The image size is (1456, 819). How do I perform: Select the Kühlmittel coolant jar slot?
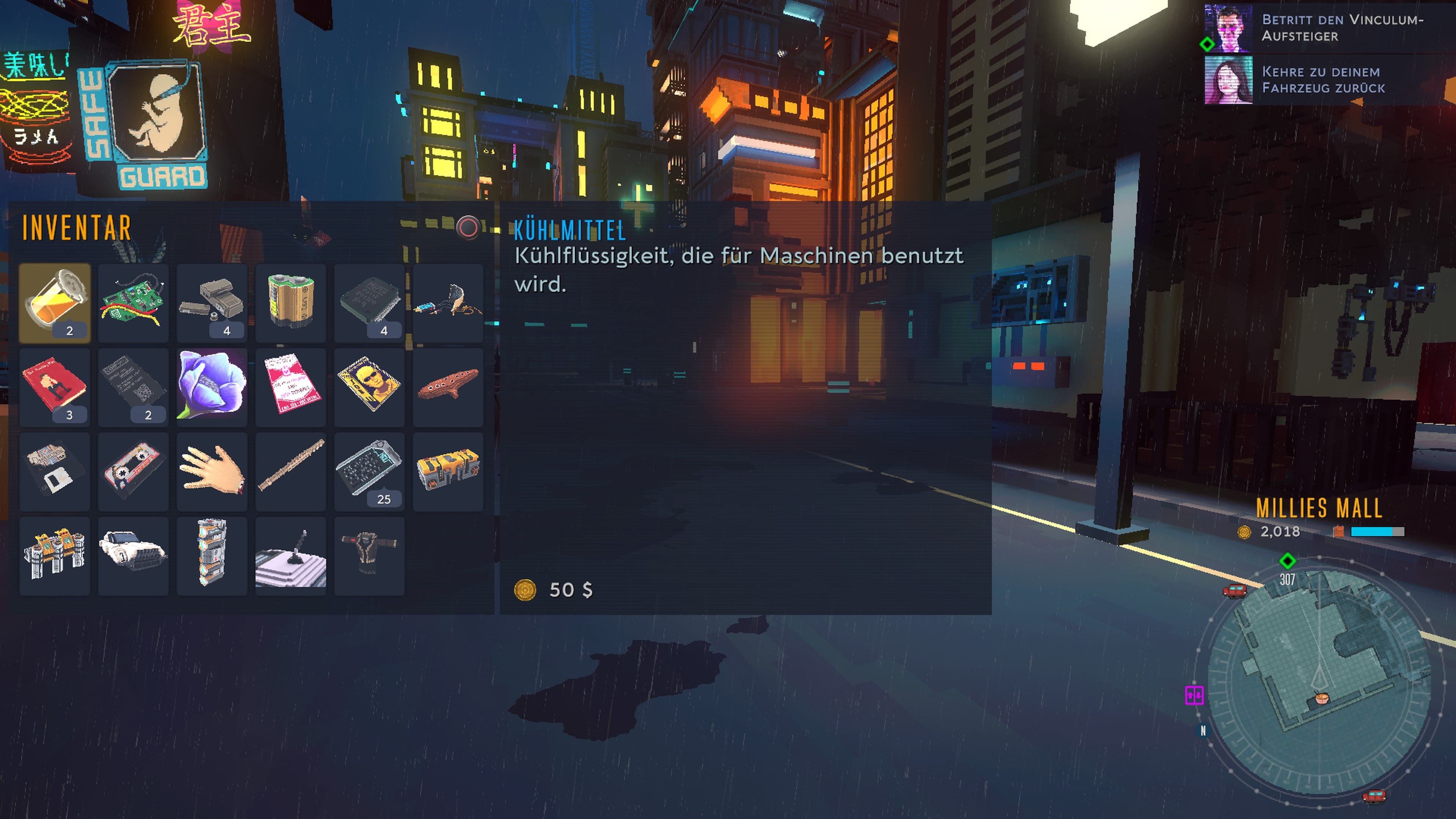[x=55, y=303]
